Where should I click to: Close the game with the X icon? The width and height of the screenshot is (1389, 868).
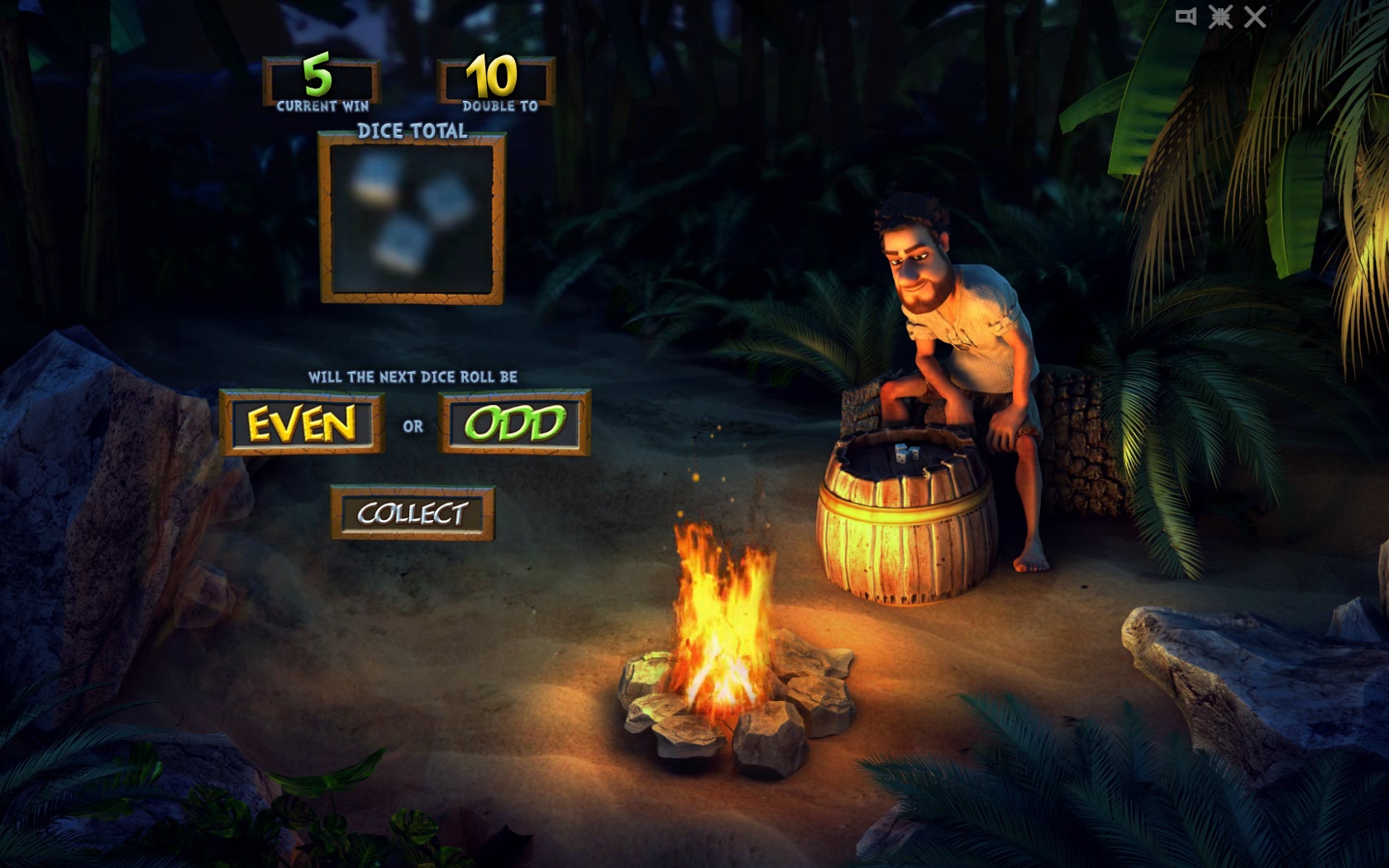pyautogui.click(x=1255, y=17)
